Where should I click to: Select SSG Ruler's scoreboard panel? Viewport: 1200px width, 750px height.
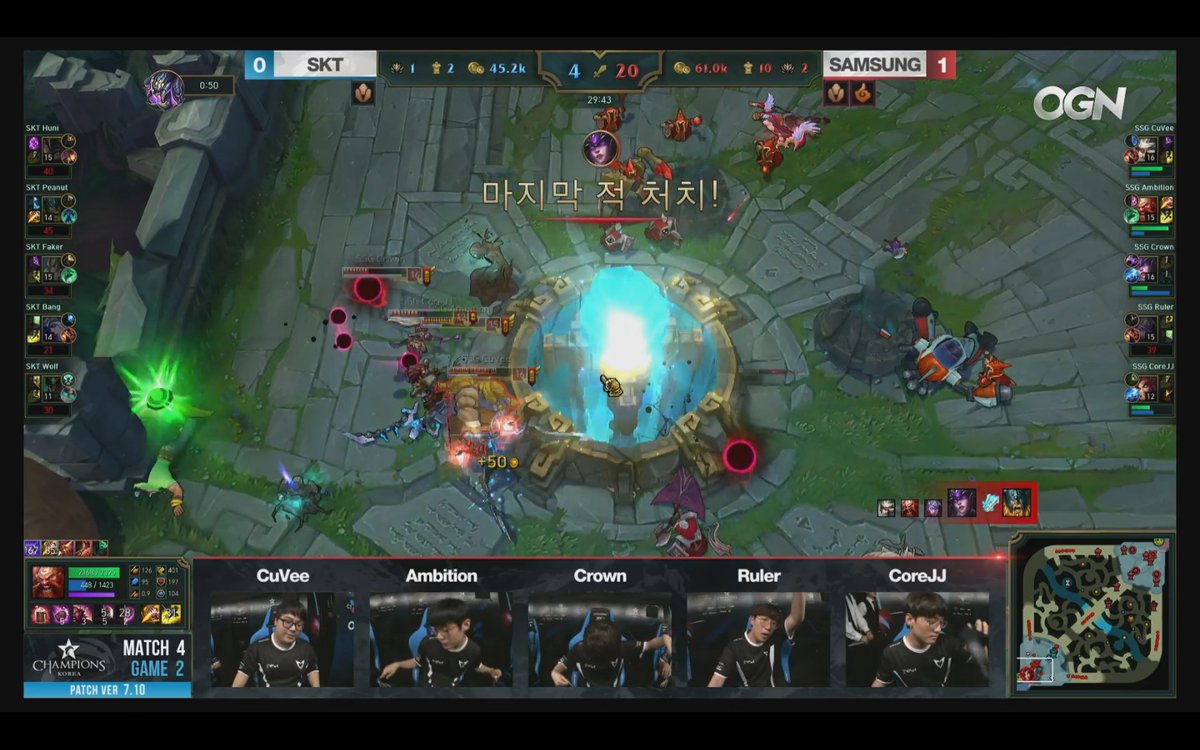(1149, 328)
